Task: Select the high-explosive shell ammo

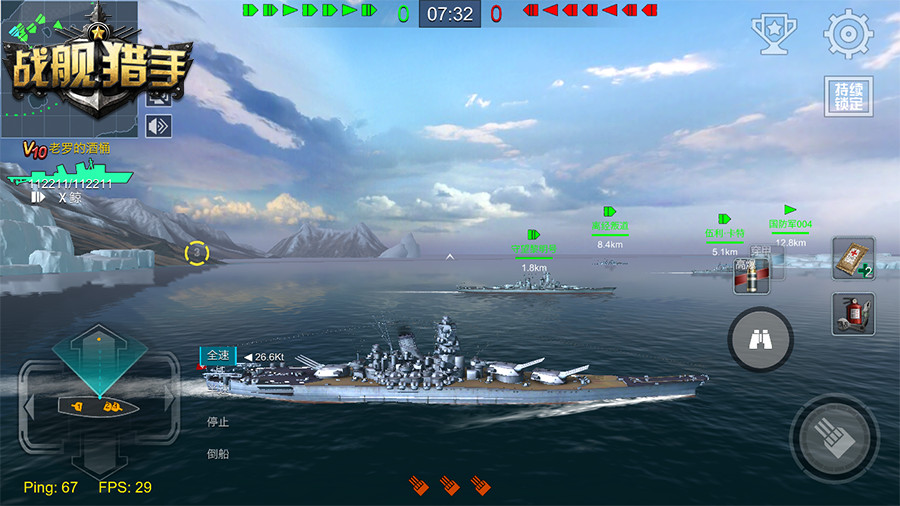Action: pyautogui.click(x=750, y=277)
